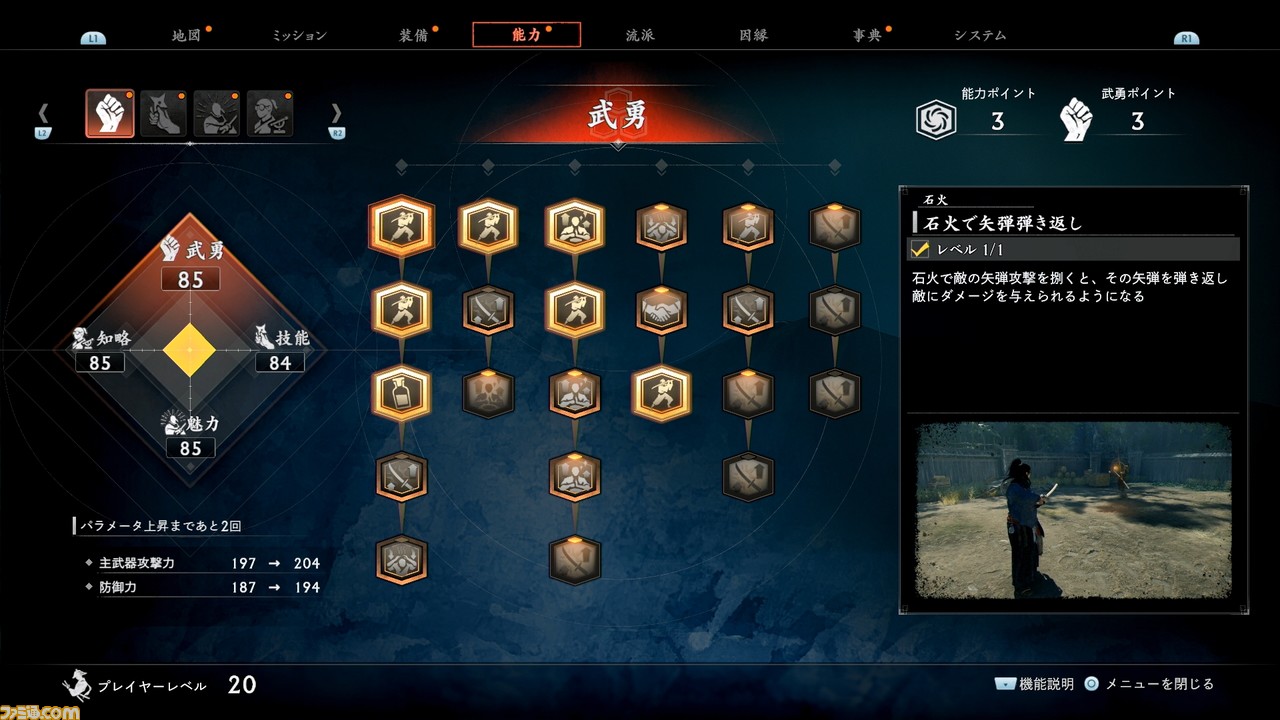The image size is (1280, 720).
Task: Select the 武勇 fist skill category icon
Action: [110, 113]
